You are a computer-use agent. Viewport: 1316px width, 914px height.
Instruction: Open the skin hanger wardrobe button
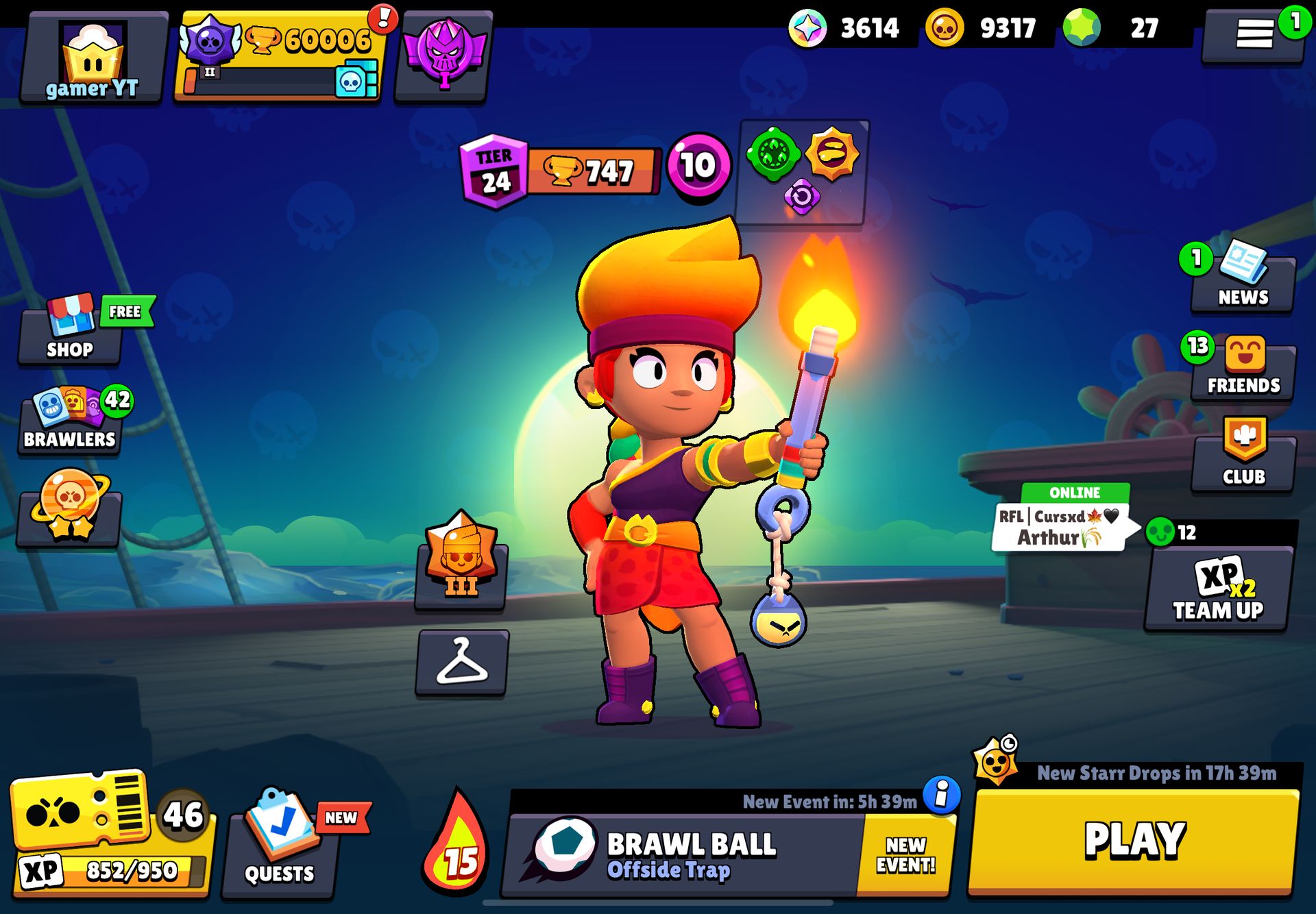[x=462, y=663]
